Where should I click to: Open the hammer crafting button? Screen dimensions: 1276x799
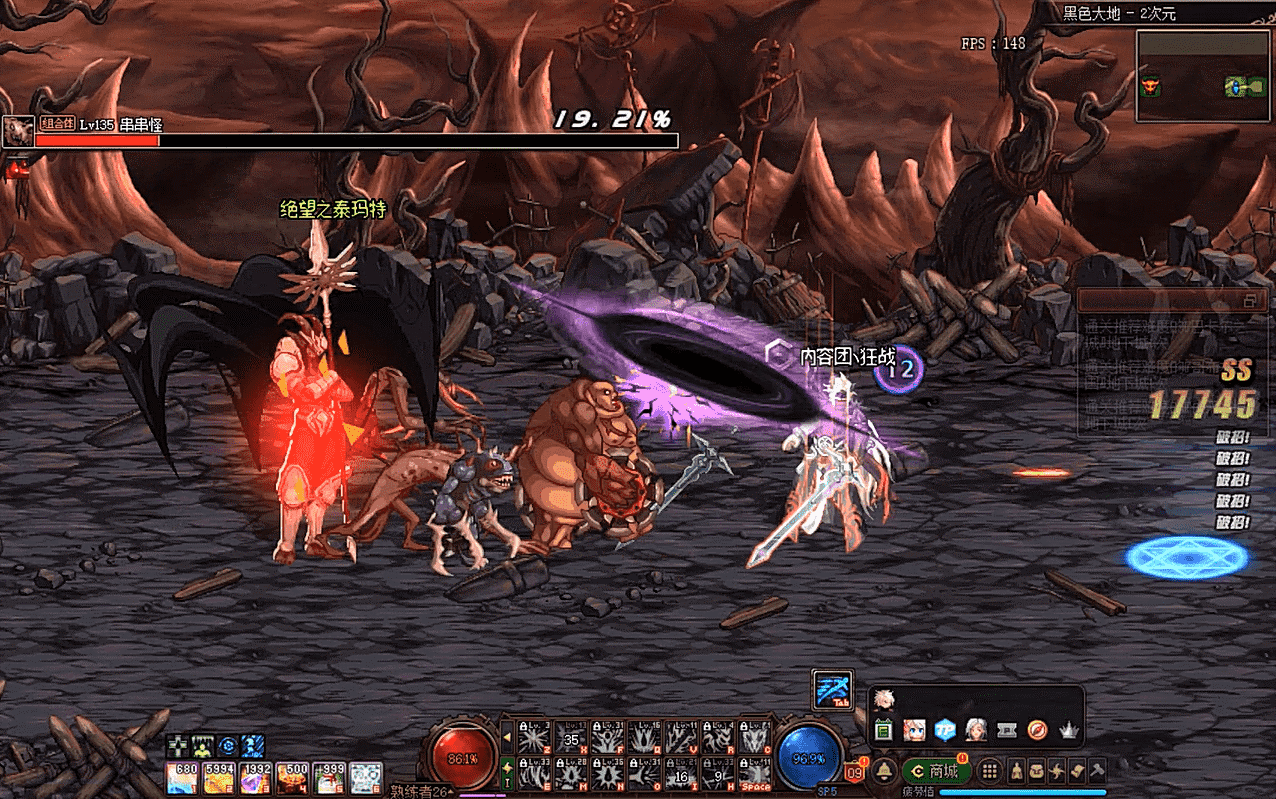tap(1097, 771)
